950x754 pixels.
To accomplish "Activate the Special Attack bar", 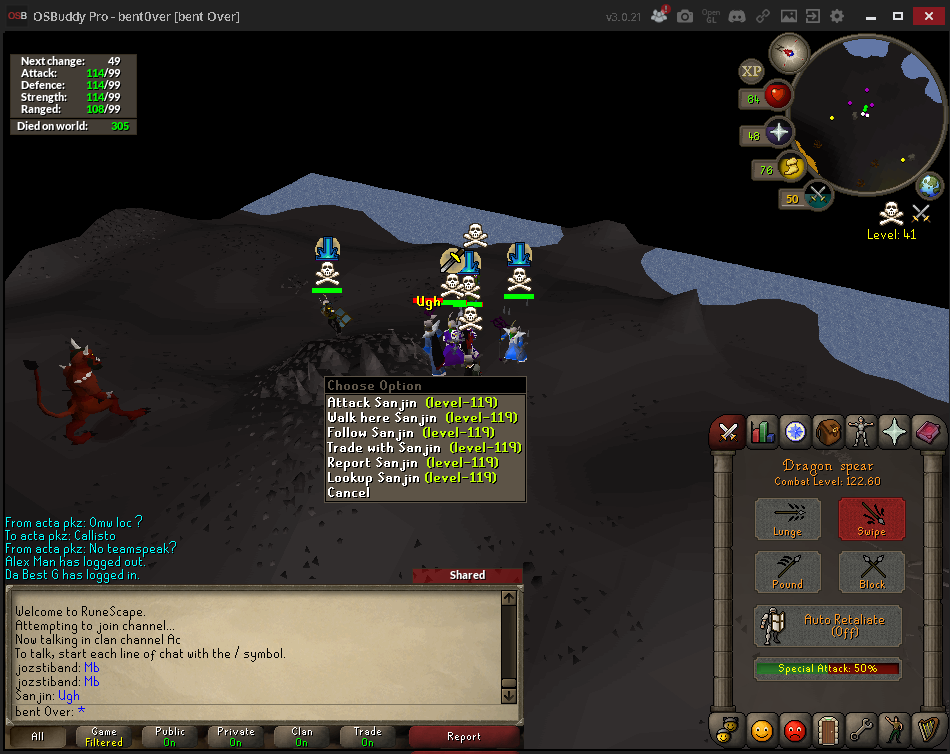I will point(827,668).
